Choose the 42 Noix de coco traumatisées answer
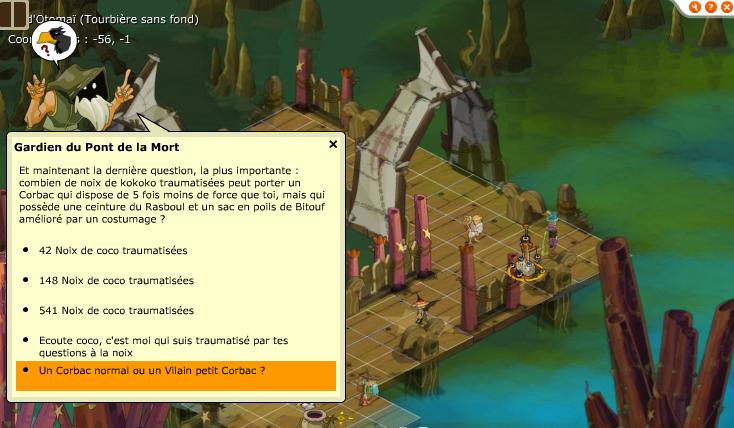This screenshot has width=734, height=428. [x=113, y=250]
